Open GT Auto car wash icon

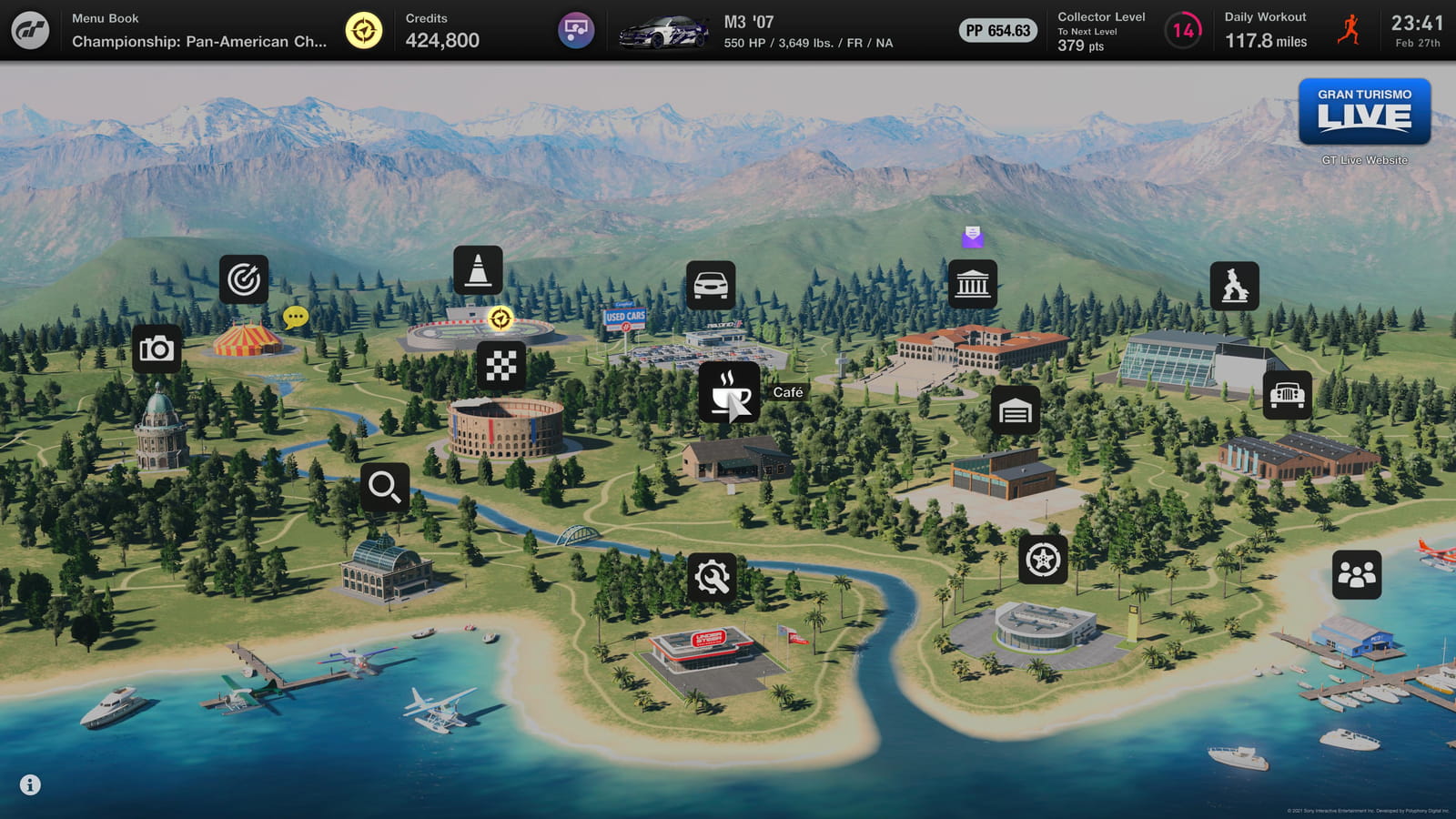(x=1287, y=395)
